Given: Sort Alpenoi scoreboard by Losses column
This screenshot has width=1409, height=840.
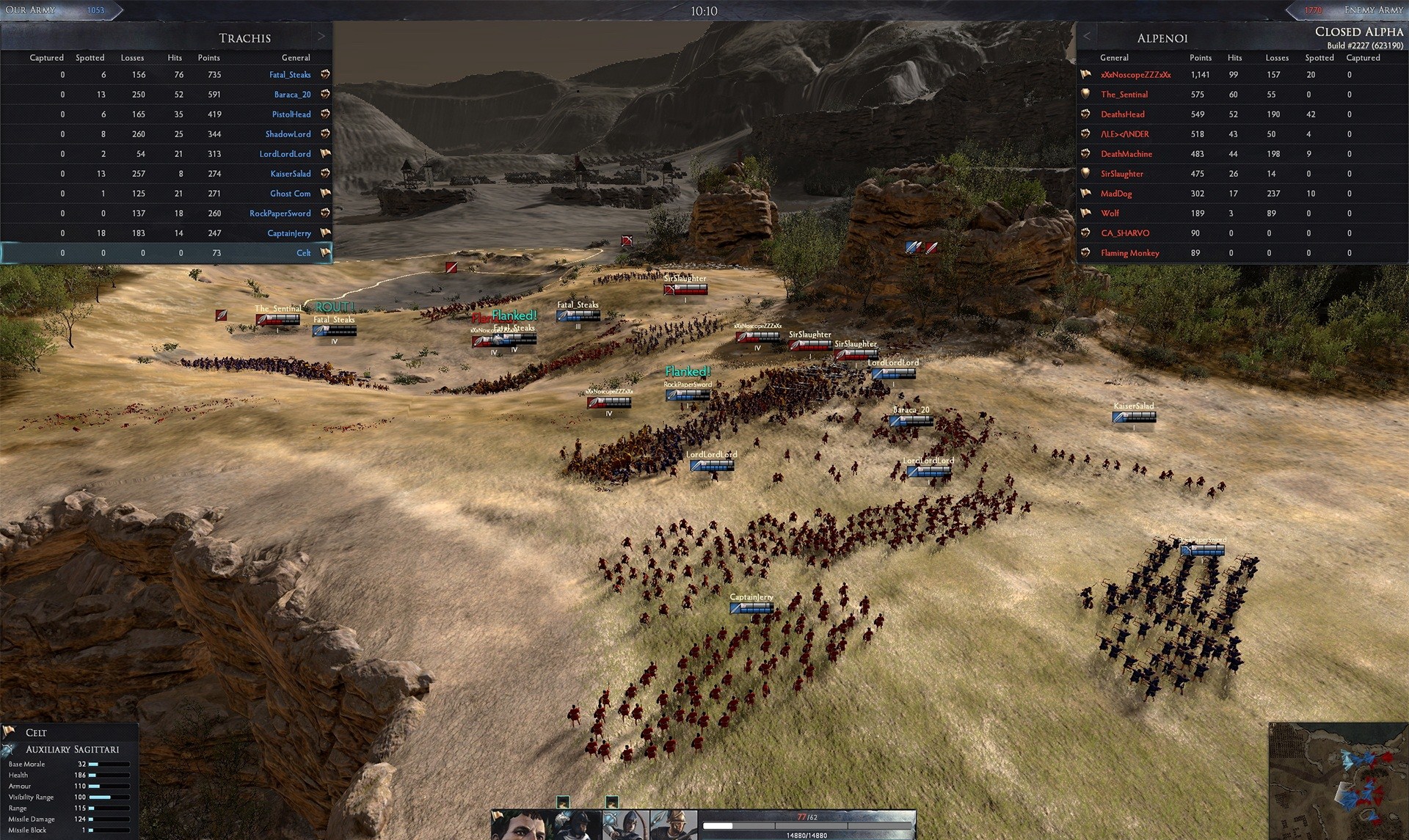Looking at the screenshot, I should click(x=1276, y=57).
